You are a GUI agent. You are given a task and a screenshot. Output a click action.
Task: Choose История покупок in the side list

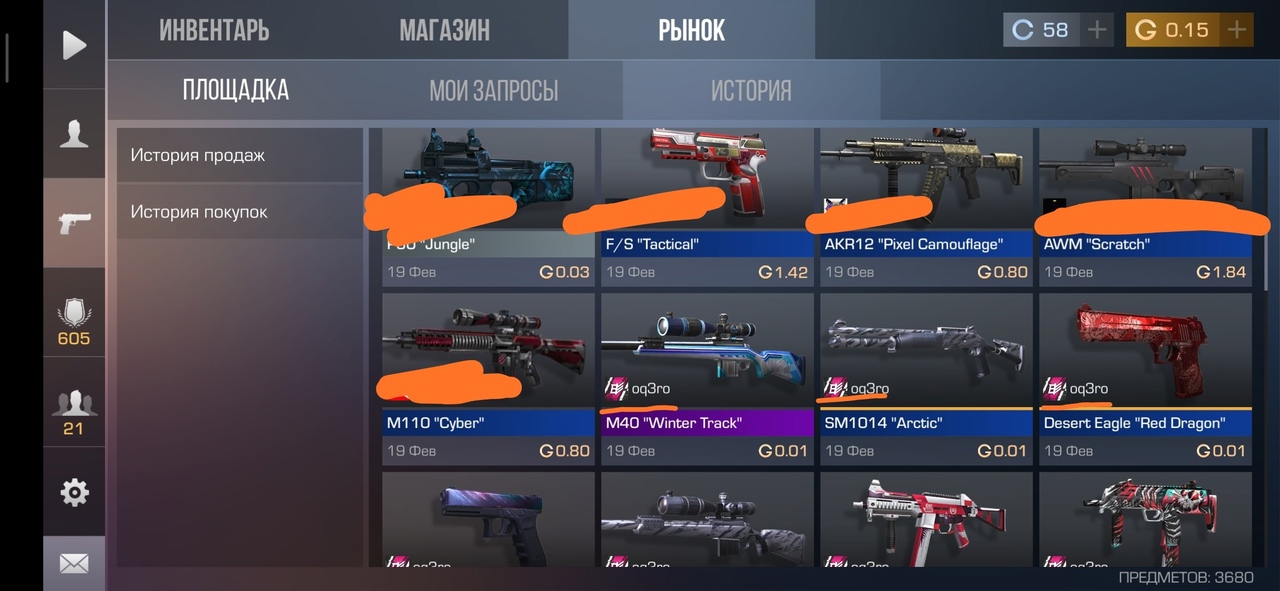click(x=239, y=212)
